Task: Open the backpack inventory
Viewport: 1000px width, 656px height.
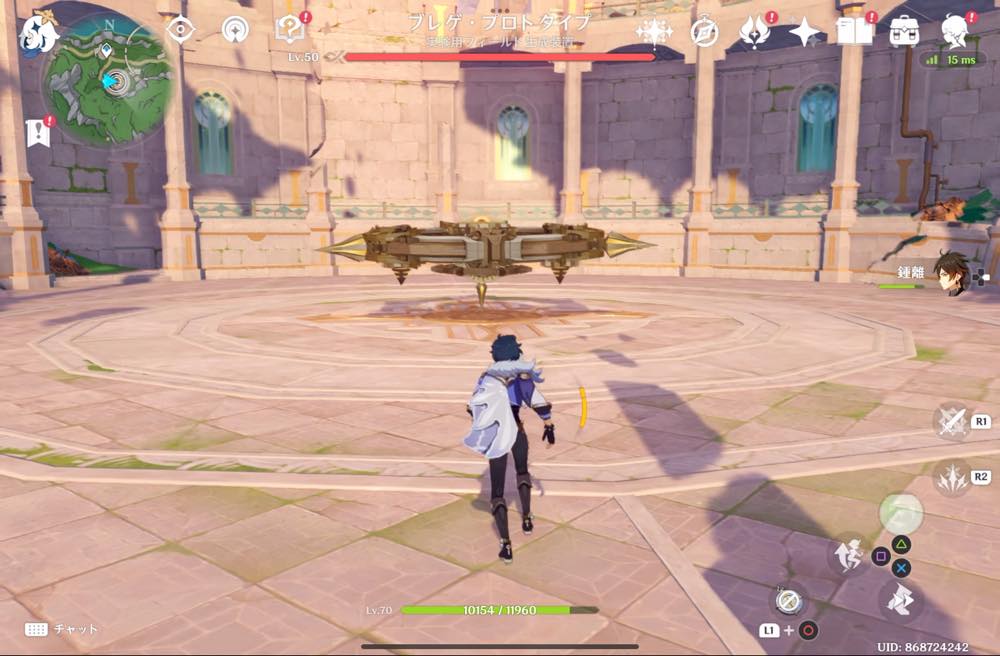Action: coord(905,31)
